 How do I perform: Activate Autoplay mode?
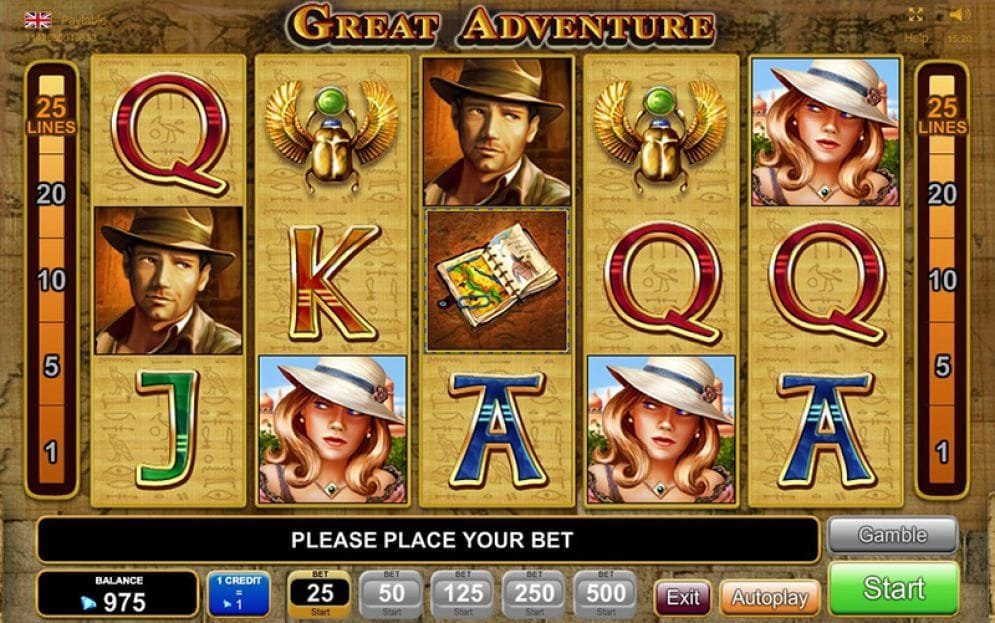click(769, 598)
